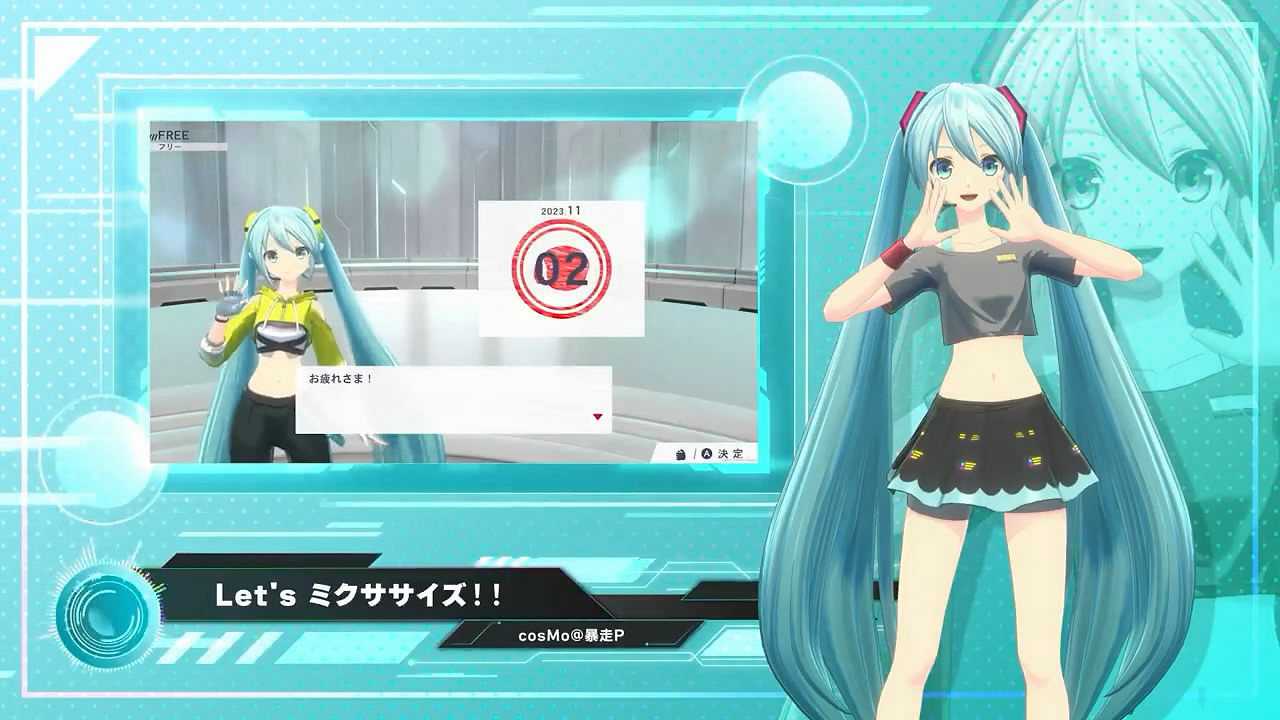Select the pouch icon next to A 決定
Screen dimensions: 1280x720
pos(680,452)
